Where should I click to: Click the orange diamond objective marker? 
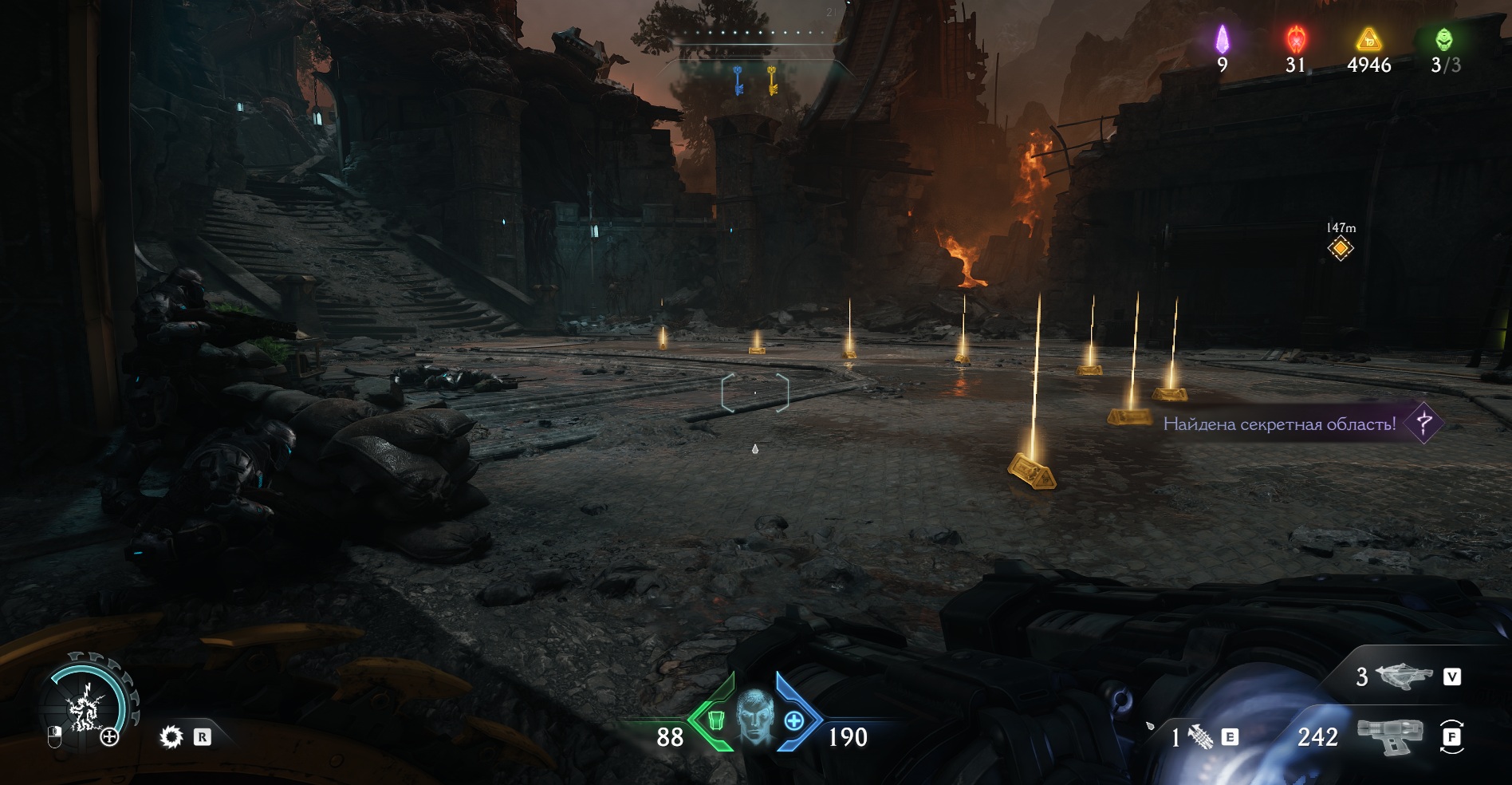1341,249
